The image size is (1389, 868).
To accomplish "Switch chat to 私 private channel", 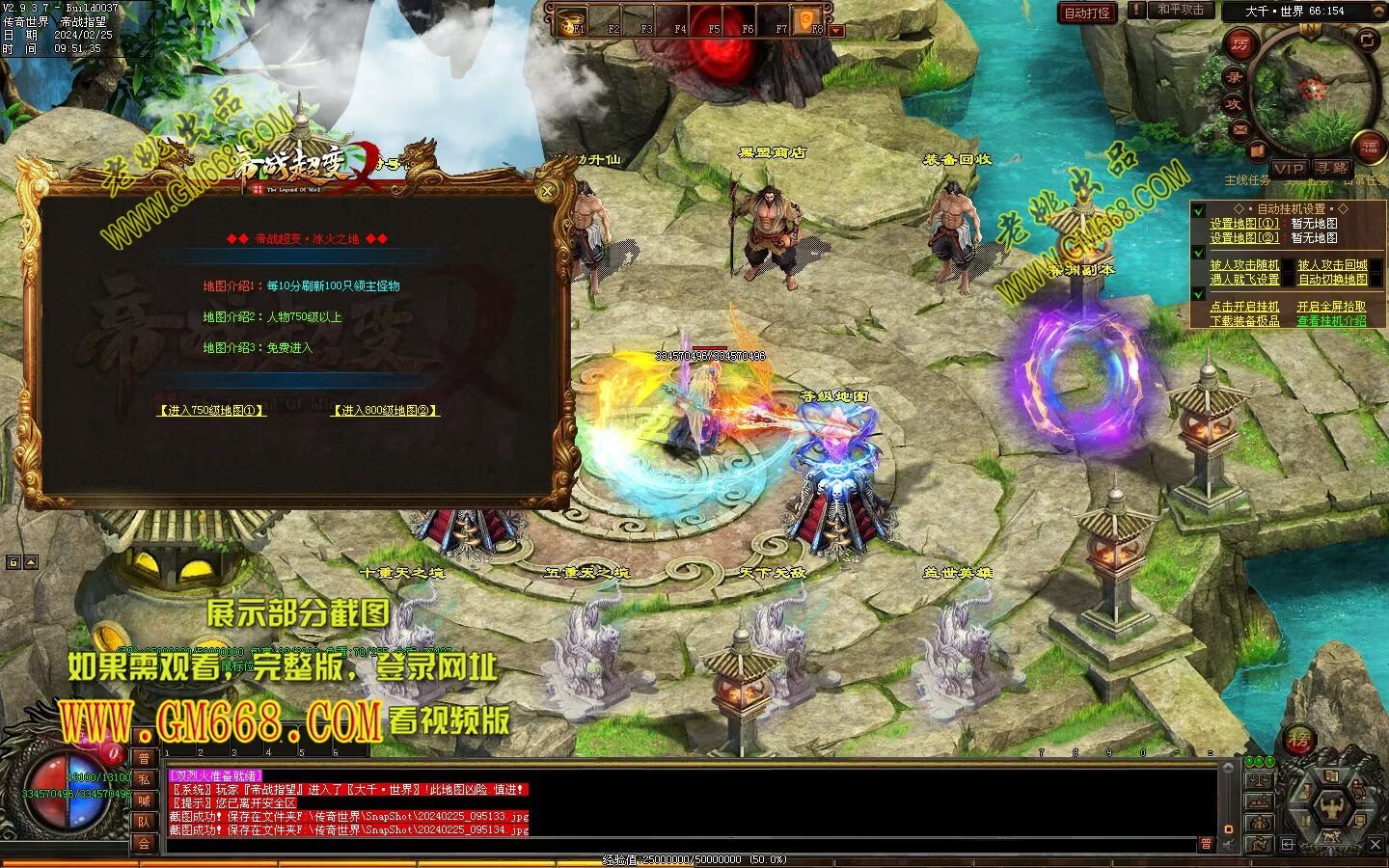I will pyautogui.click(x=145, y=779).
